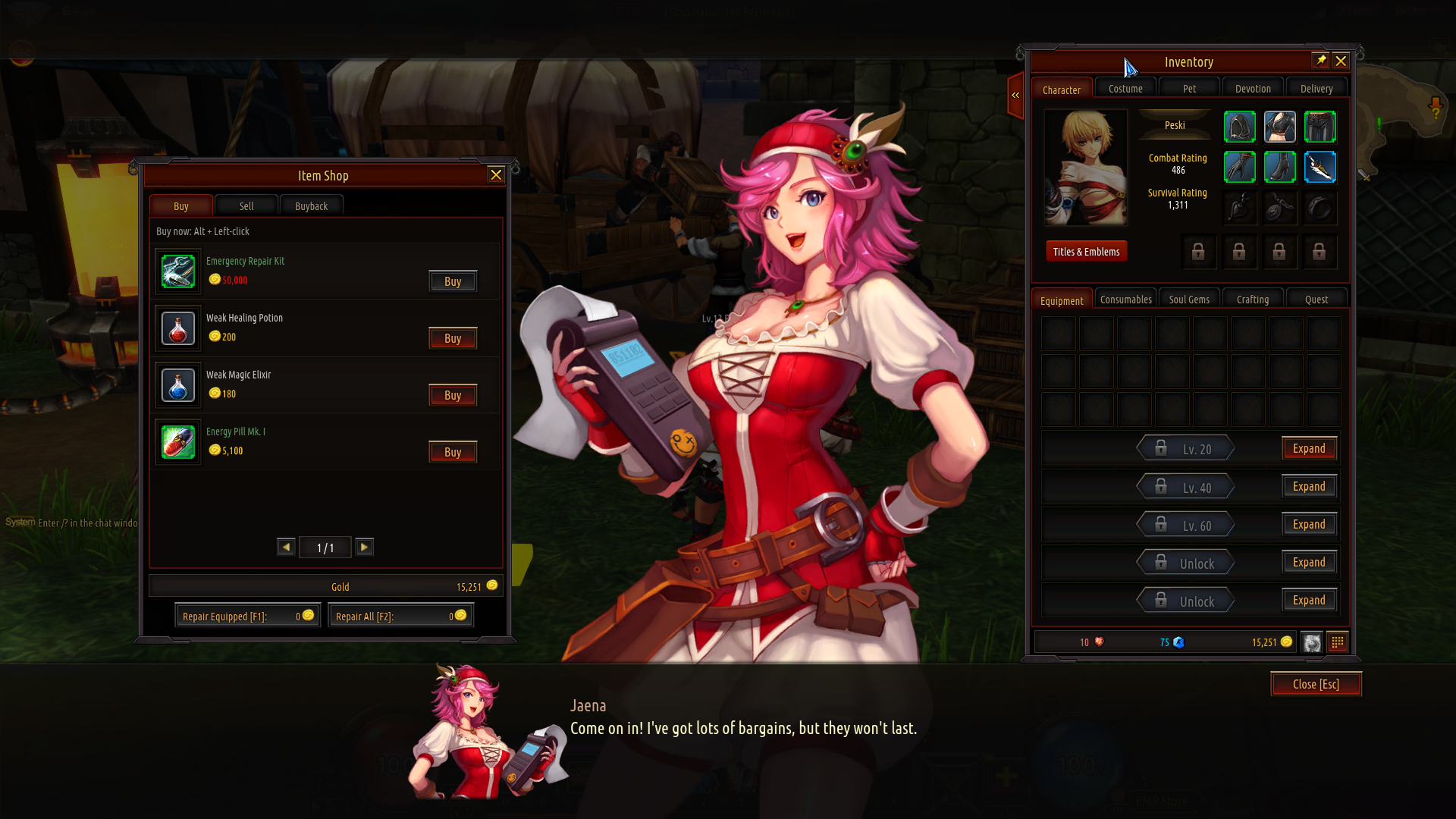Purchase the Energy Pill Mk. I

click(x=453, y=452)
